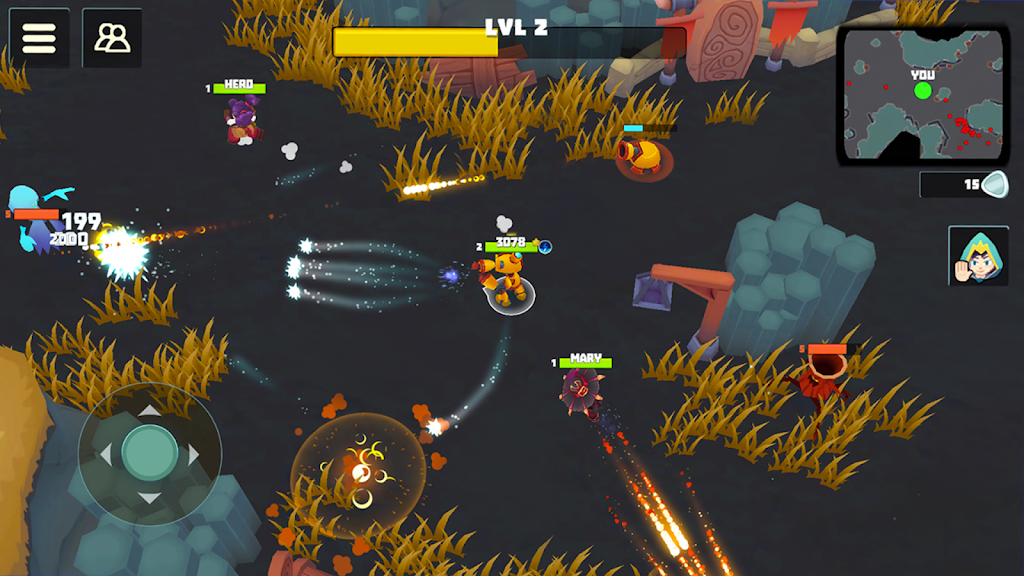This screenshot has width=1024, height=576.
Task: Tap the hooded character emote button
Action: coord(978,257)
